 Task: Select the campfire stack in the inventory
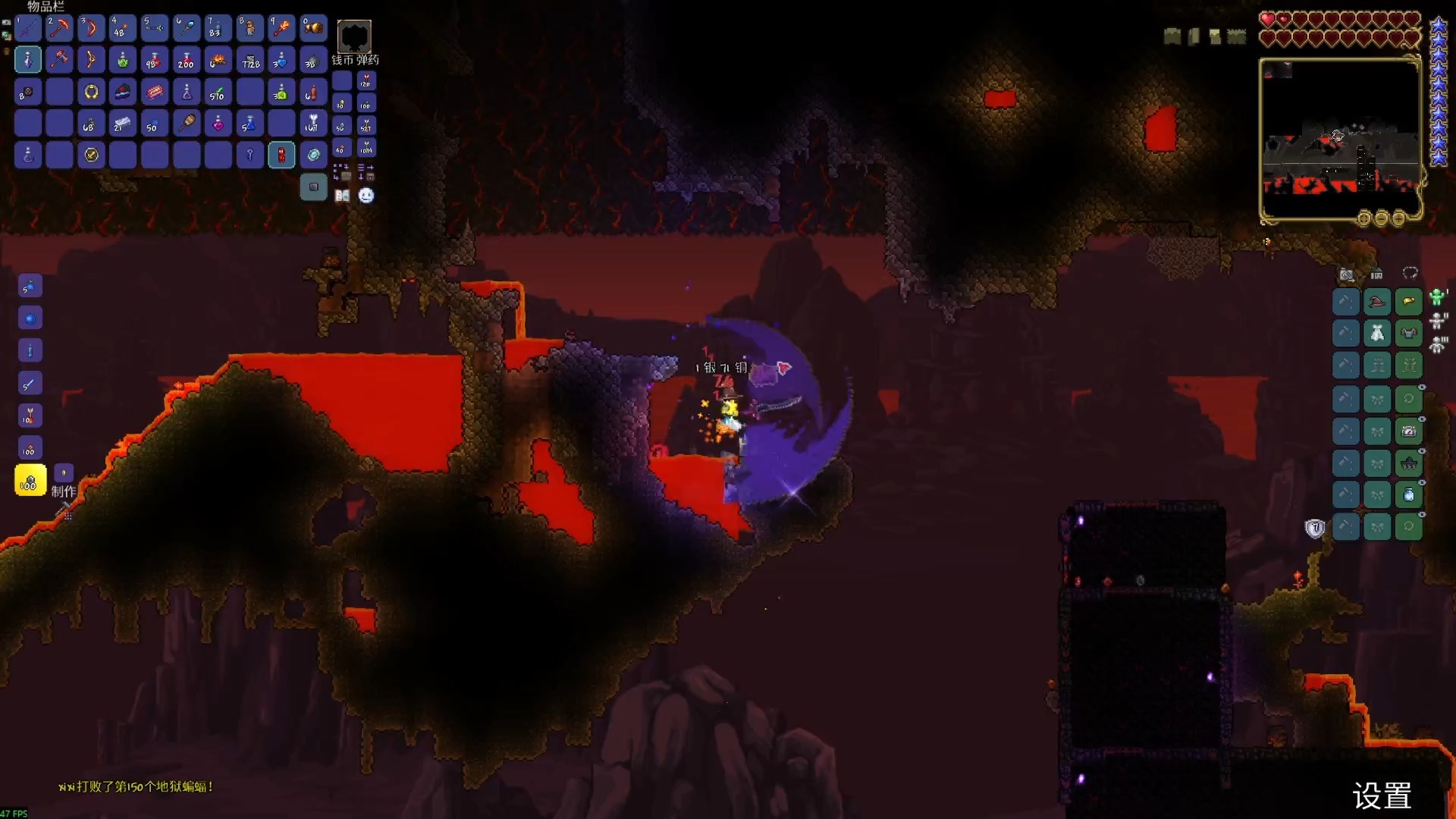(x=218, y=60)
